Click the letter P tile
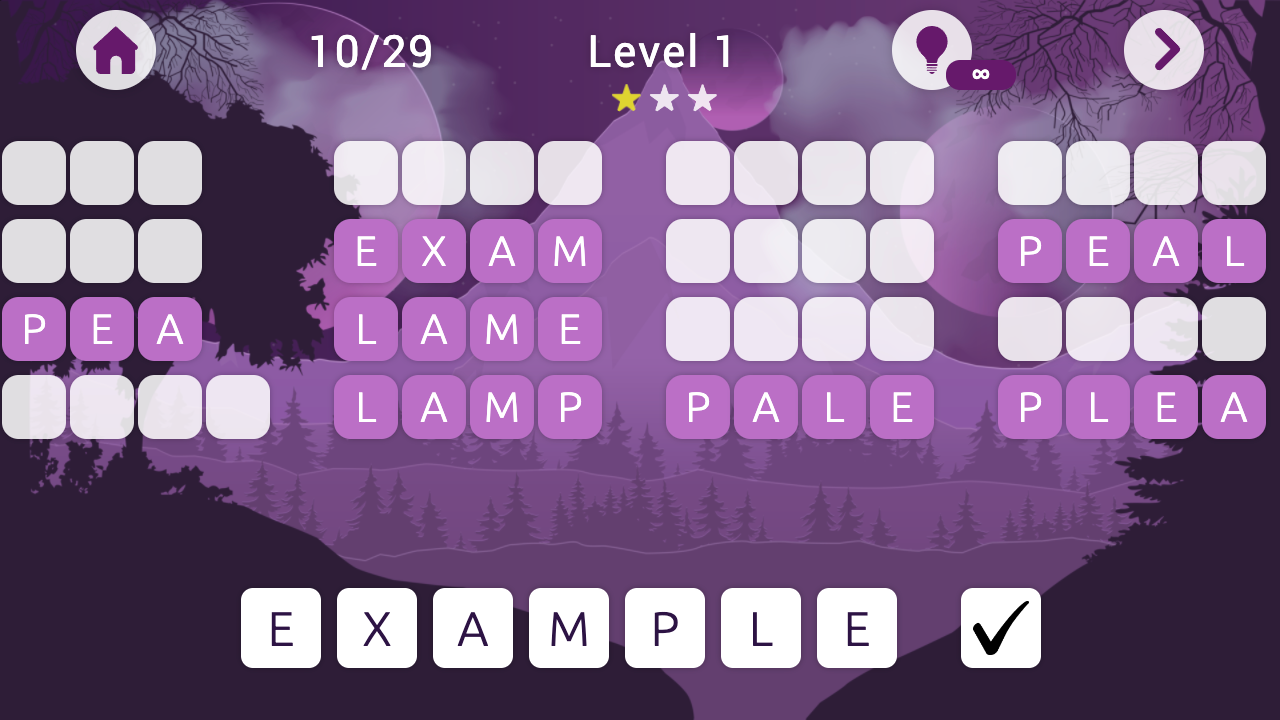 [x=665, y=628]
